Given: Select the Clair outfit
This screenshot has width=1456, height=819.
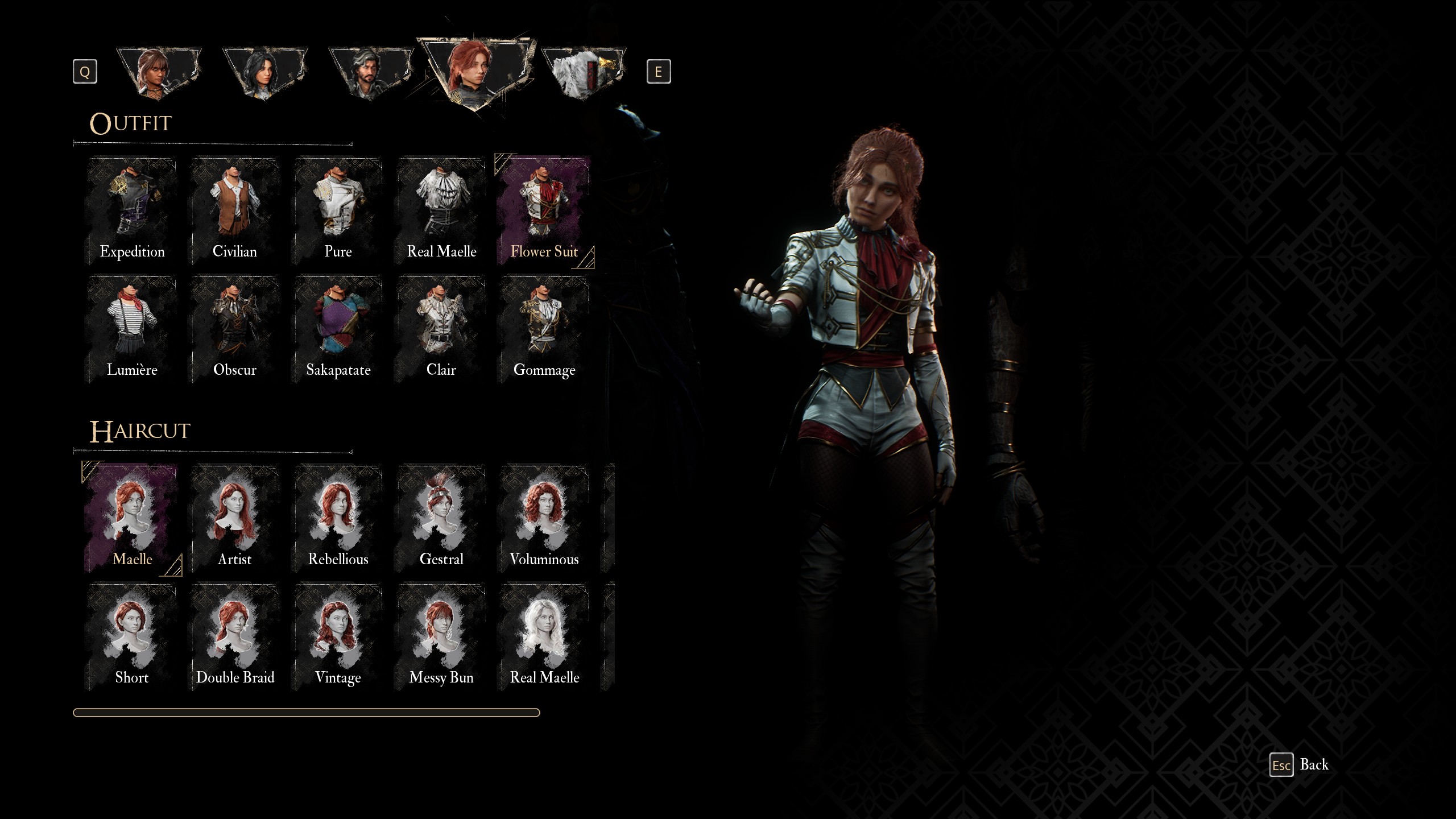Looking at the screenshot, I should click(x=441, y=329).
